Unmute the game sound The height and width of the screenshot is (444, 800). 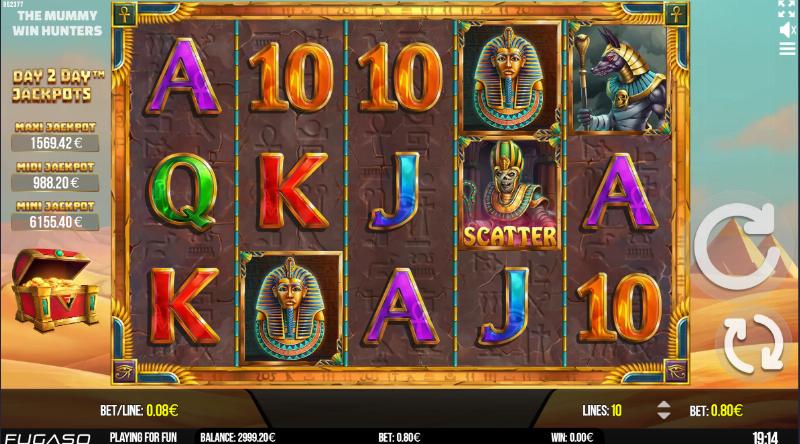pyautogui.click(x=786, y=30)
